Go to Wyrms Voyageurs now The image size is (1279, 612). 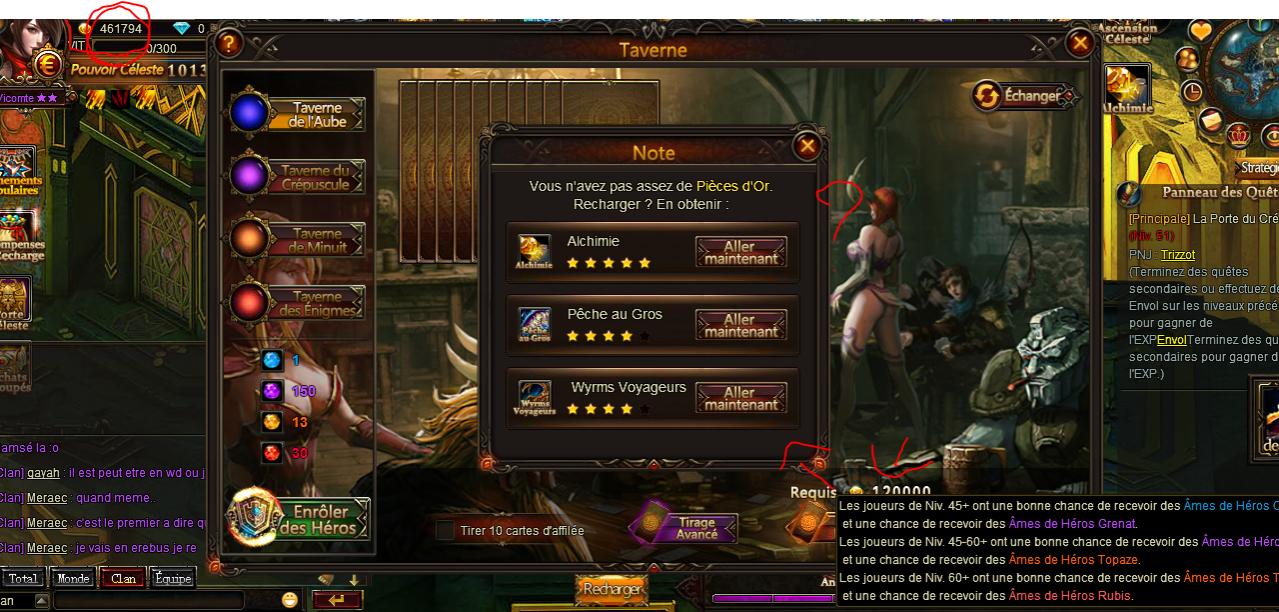point(741,398)
